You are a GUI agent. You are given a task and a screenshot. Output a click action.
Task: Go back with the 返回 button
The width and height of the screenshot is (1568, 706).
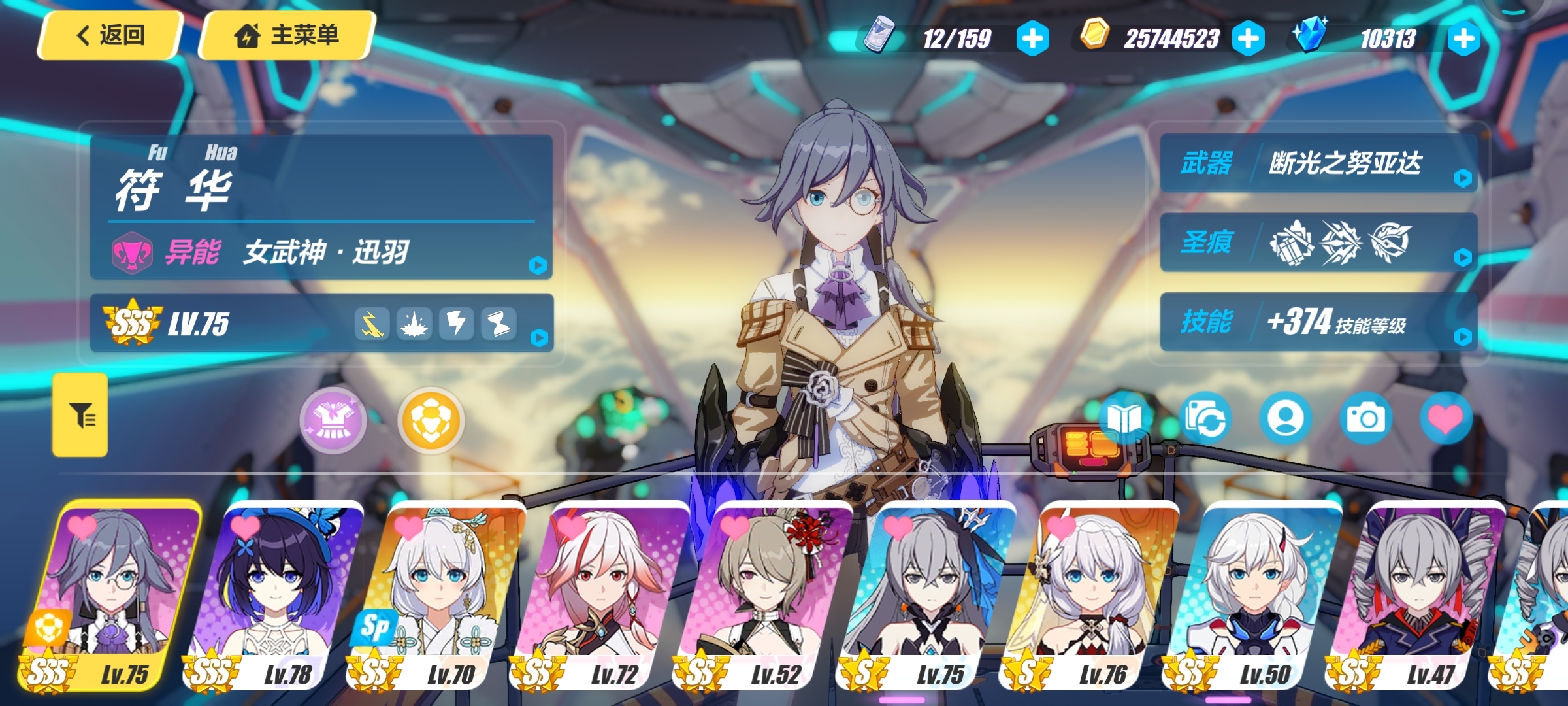pyautogui.click(x=110, y=35)
